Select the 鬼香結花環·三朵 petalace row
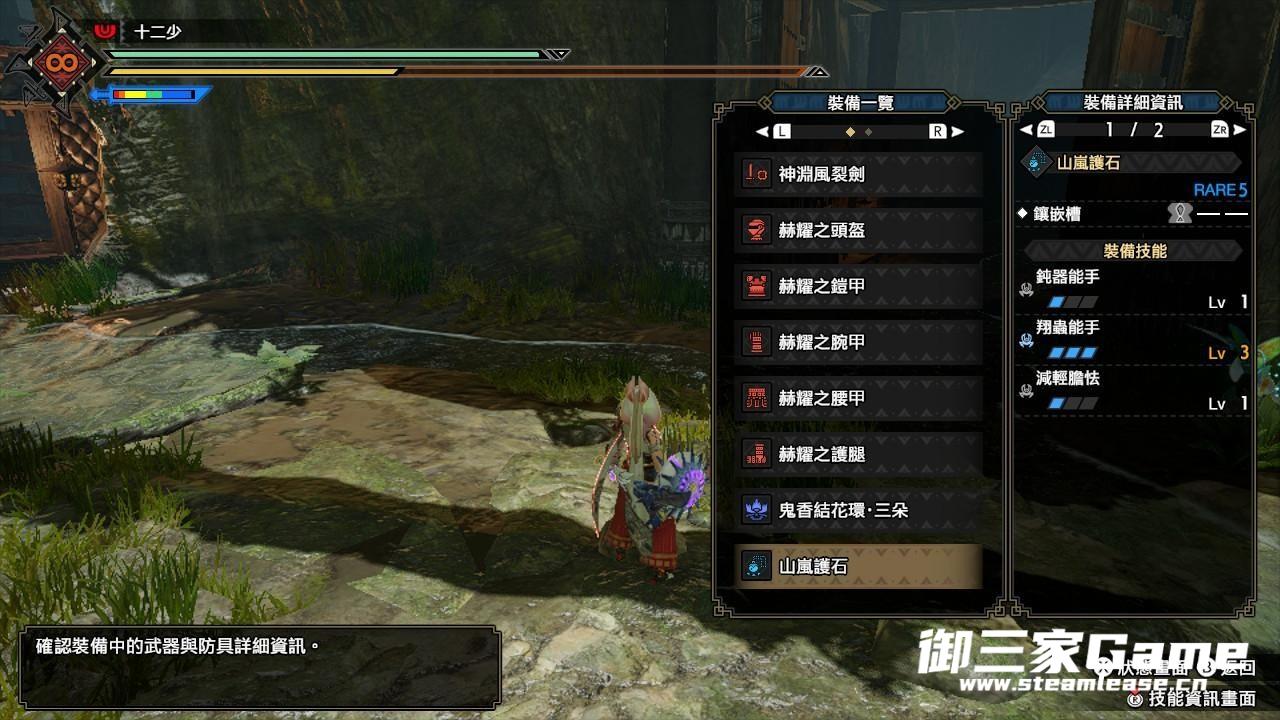The image size is (1280, 720). tap(858, 510)
